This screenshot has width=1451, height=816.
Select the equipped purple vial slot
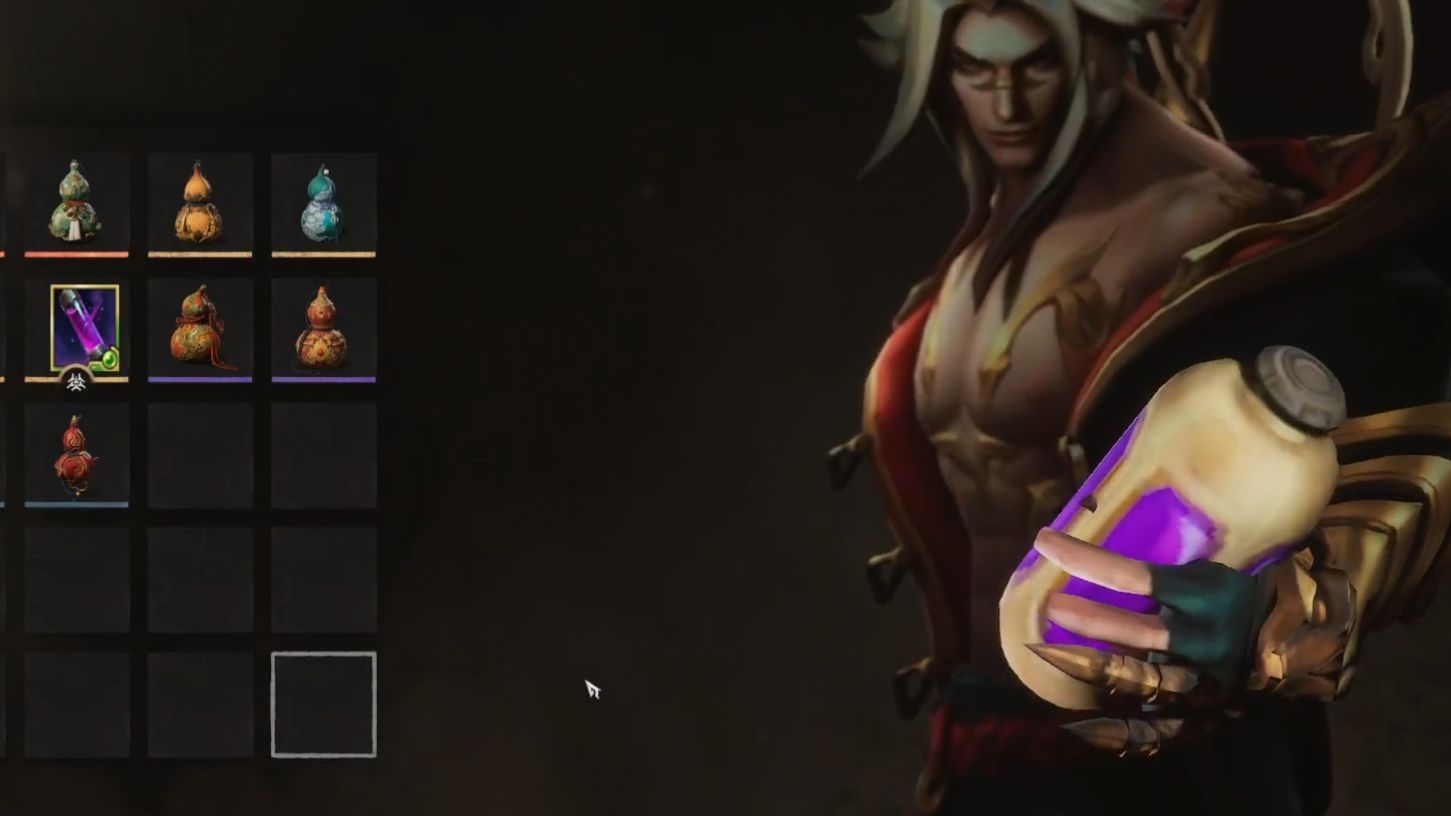click(x=84, y=328)
